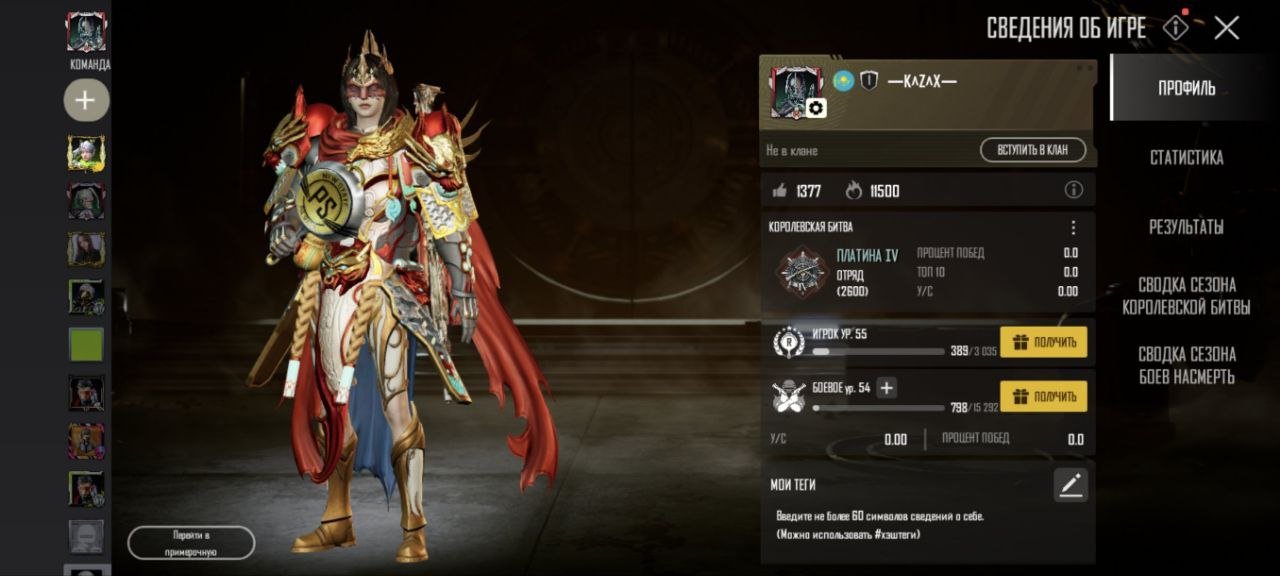Click the Вступить в клан button

click(1033, 151)
